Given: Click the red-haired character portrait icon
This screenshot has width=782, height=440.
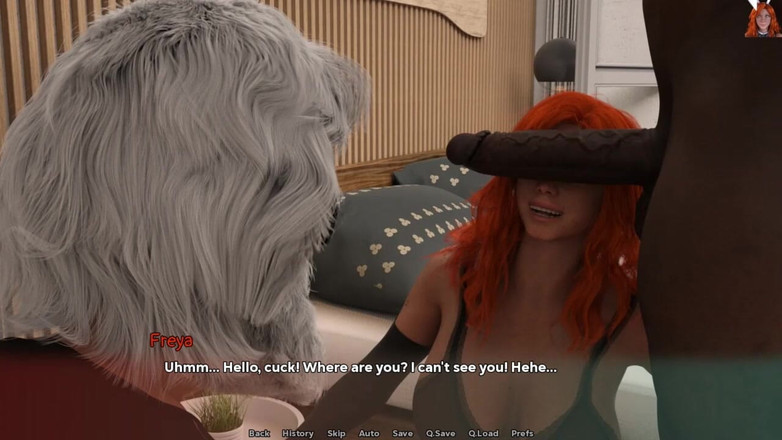Looking at the screenshot, I should coord(762,19).
